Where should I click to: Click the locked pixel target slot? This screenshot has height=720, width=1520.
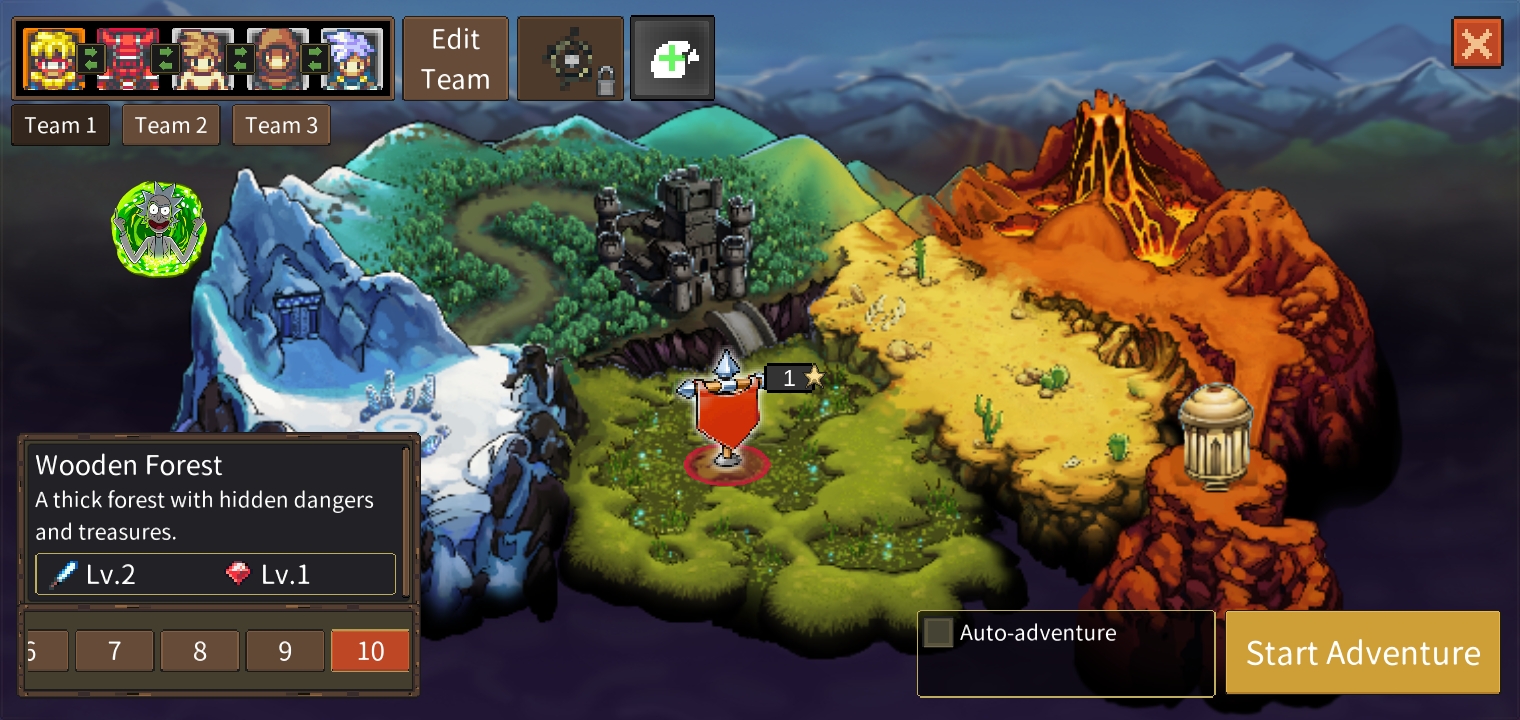coord(570,59)
